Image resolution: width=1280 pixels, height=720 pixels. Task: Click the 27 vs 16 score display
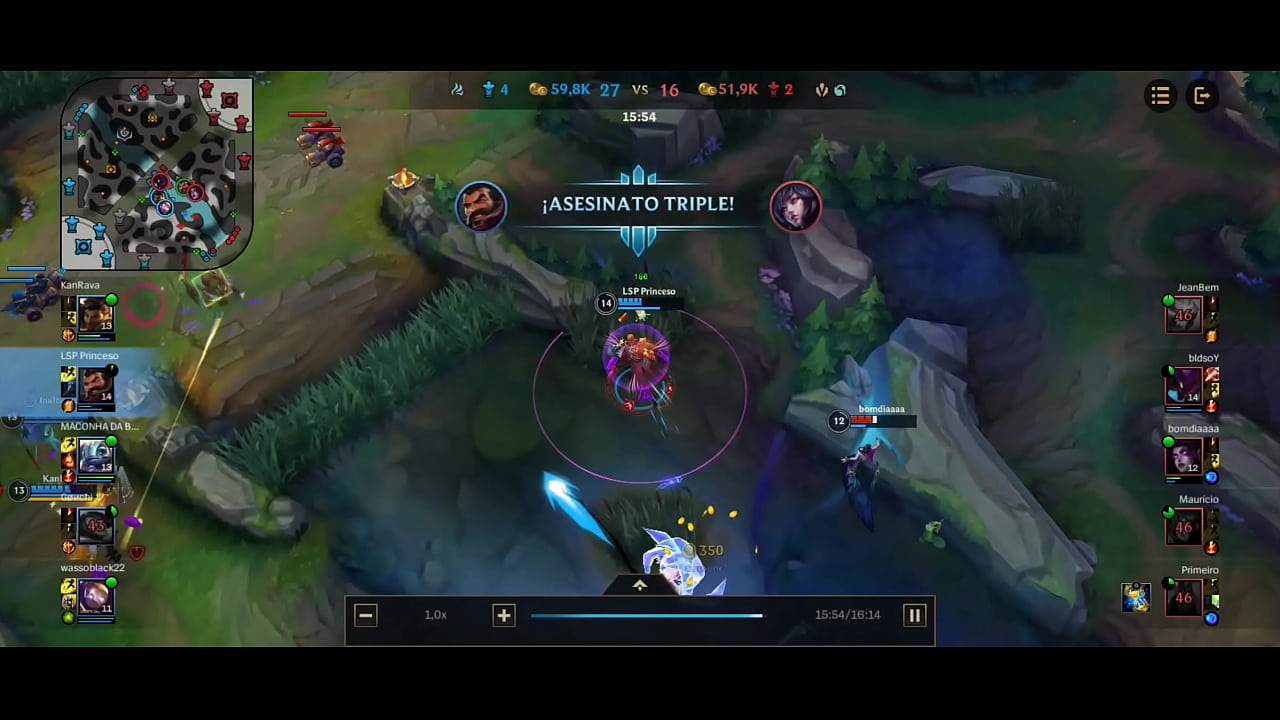pos(640,89)
